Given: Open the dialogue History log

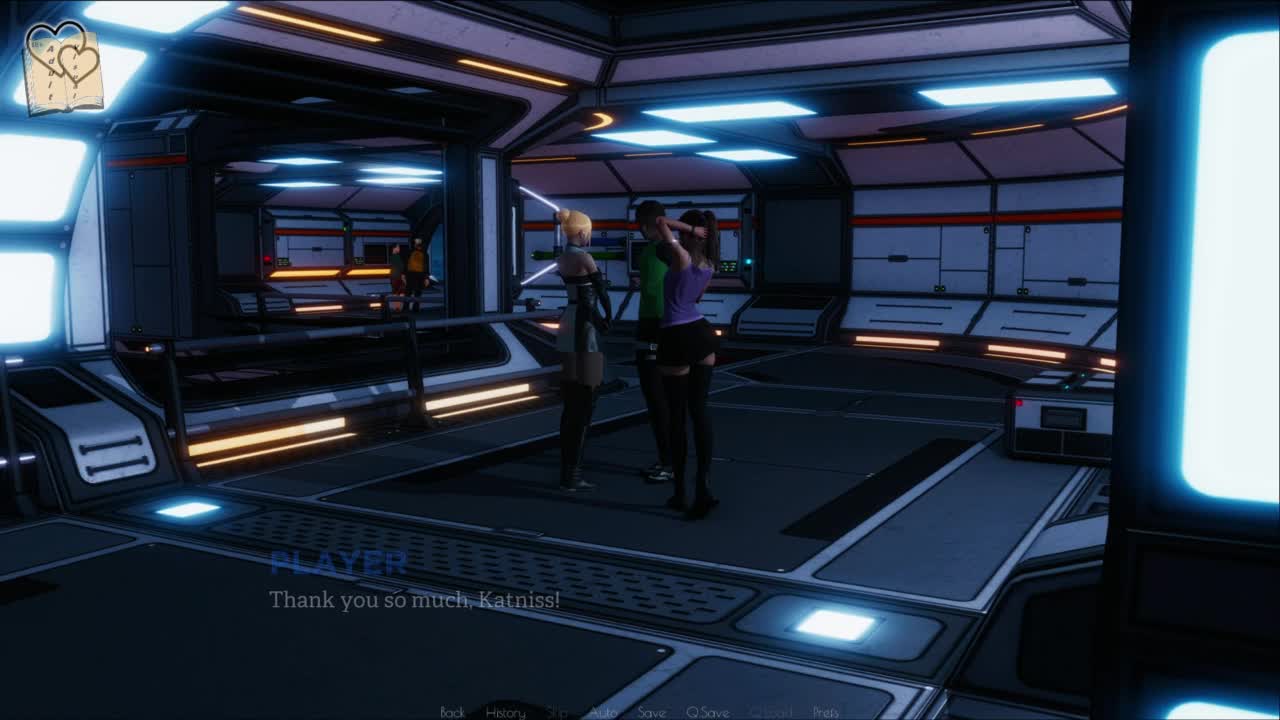Looking at the screenshot, I should (505, 712).
